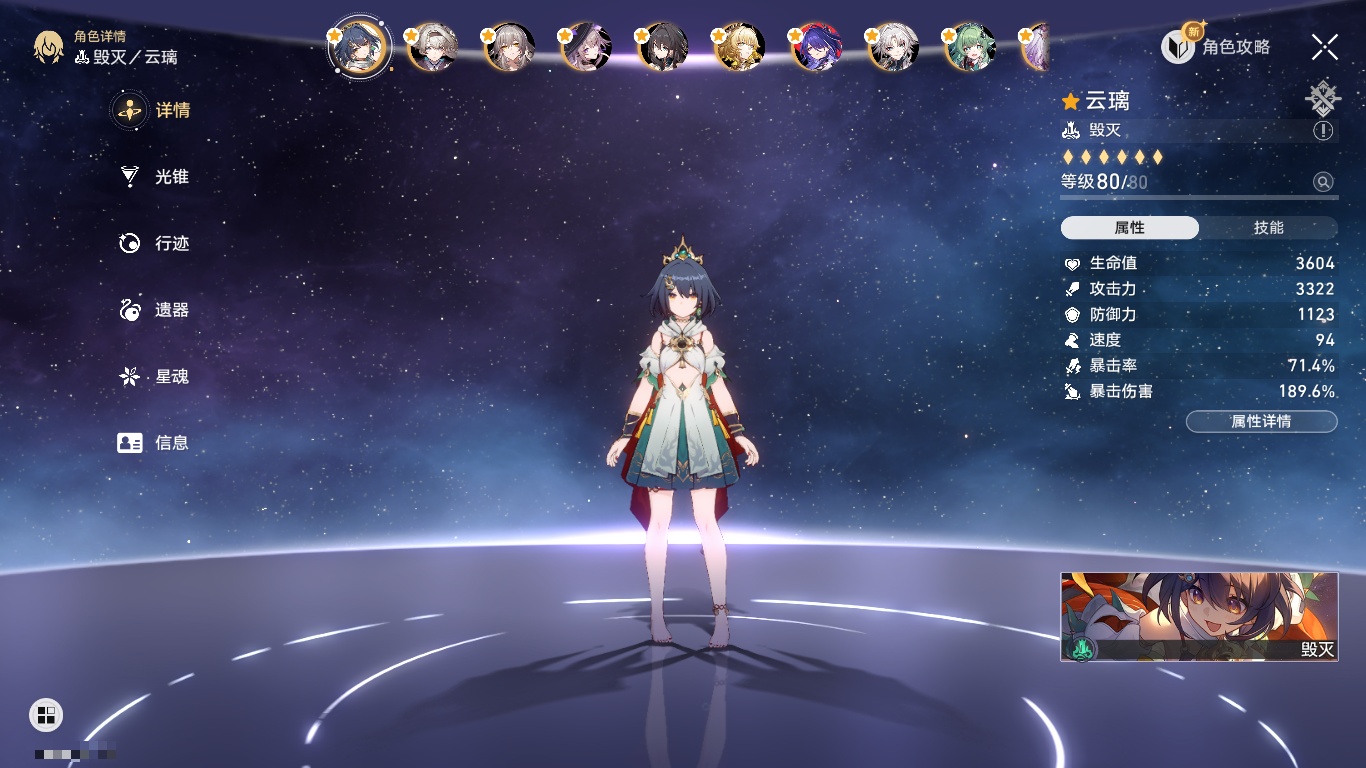The image size is (1366, 768).
Task: Select the 属性 attributes tab
Action: [1130, 228]
